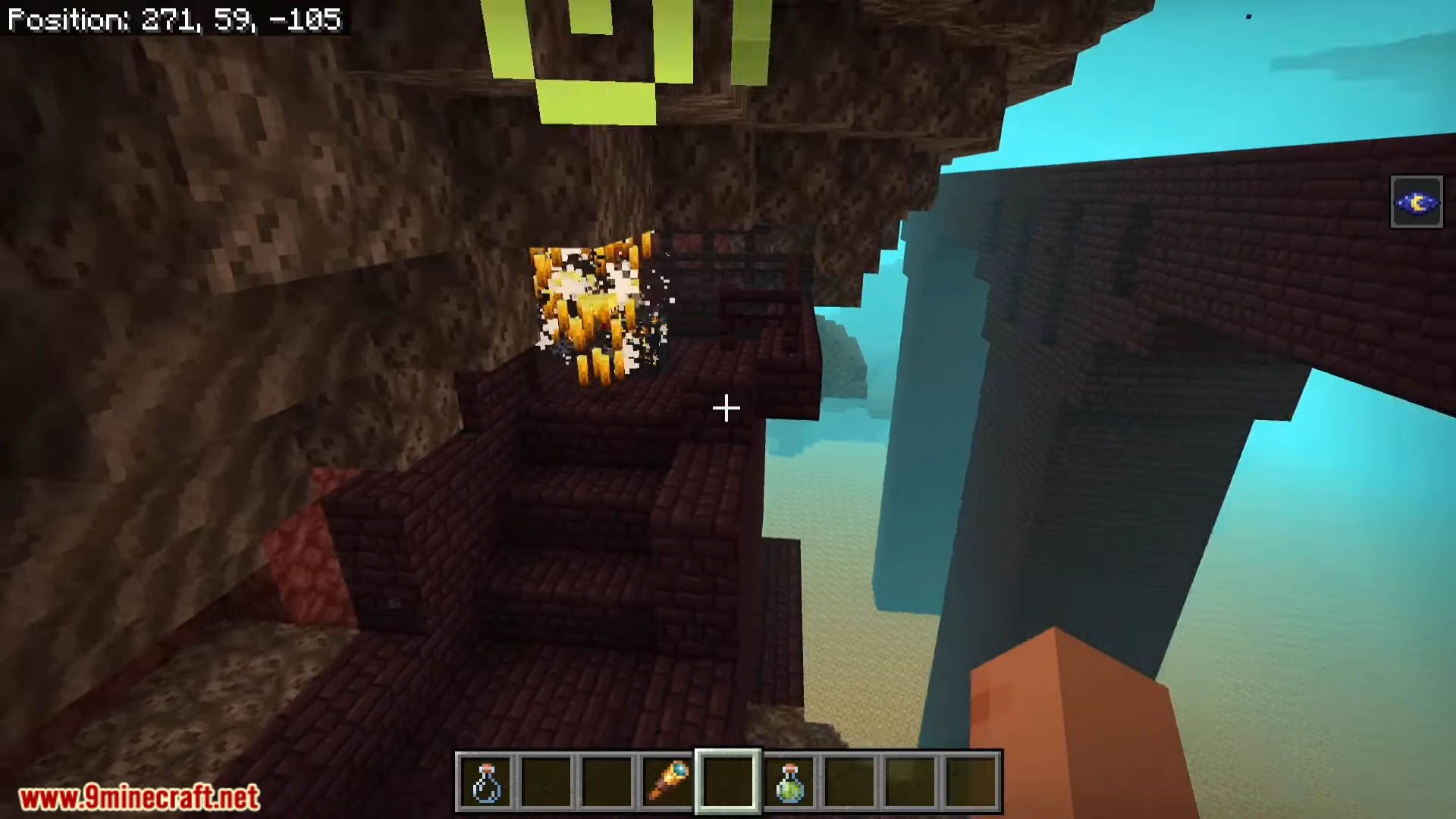Screen dimensions: 1456x819
Task: Select the golden spyglass hotbar slot
Action: (668, 782)
